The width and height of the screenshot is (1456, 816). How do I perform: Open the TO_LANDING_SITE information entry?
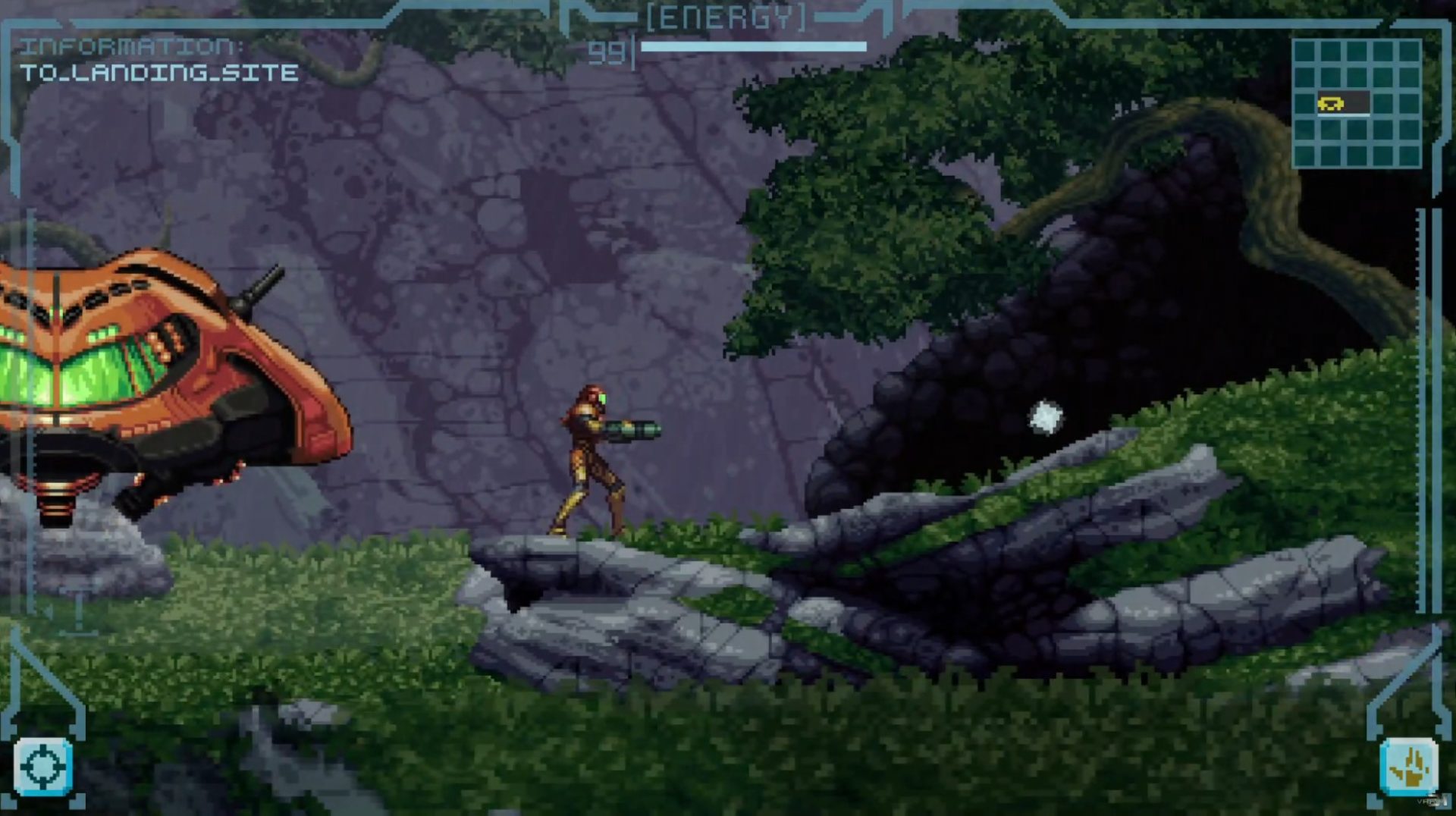161,74
